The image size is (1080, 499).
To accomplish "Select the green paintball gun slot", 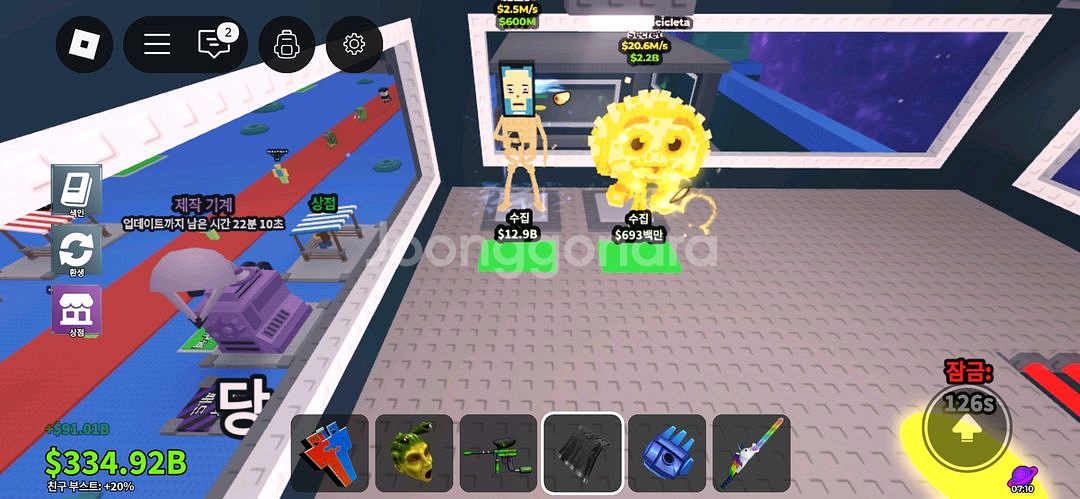I will point(498,454).
